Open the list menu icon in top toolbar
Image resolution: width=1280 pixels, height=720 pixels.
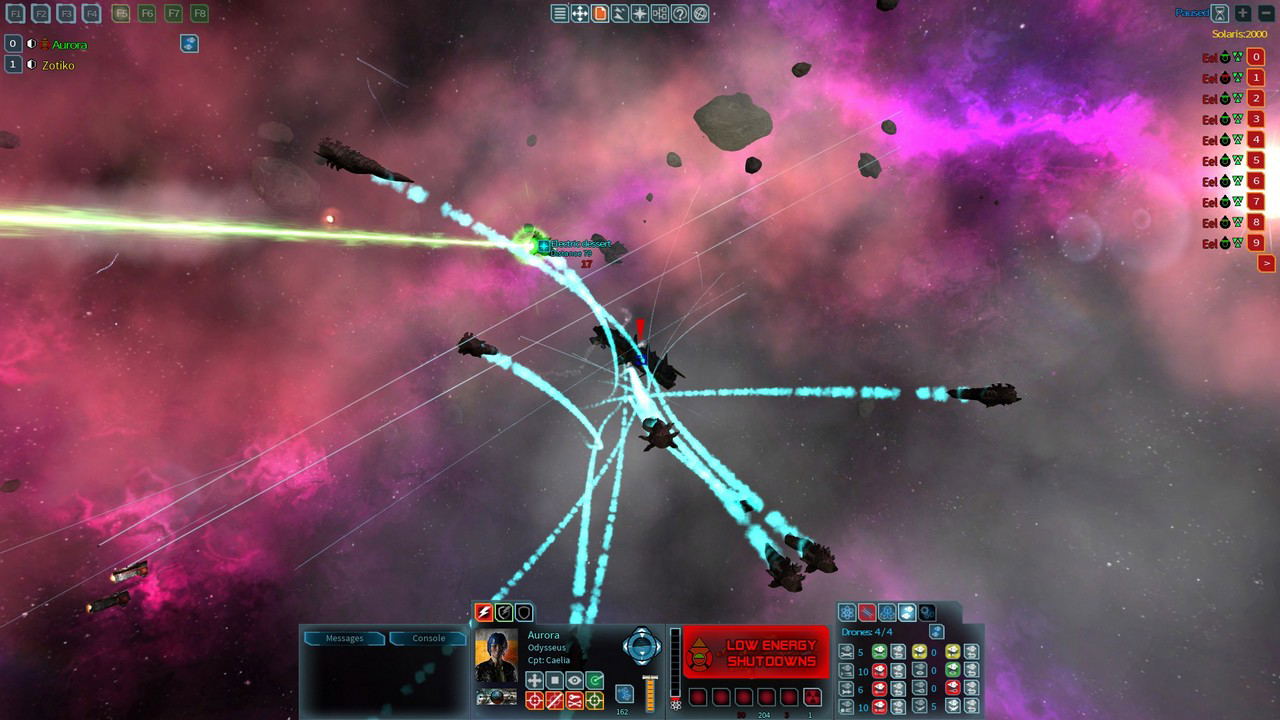[560, 13]
